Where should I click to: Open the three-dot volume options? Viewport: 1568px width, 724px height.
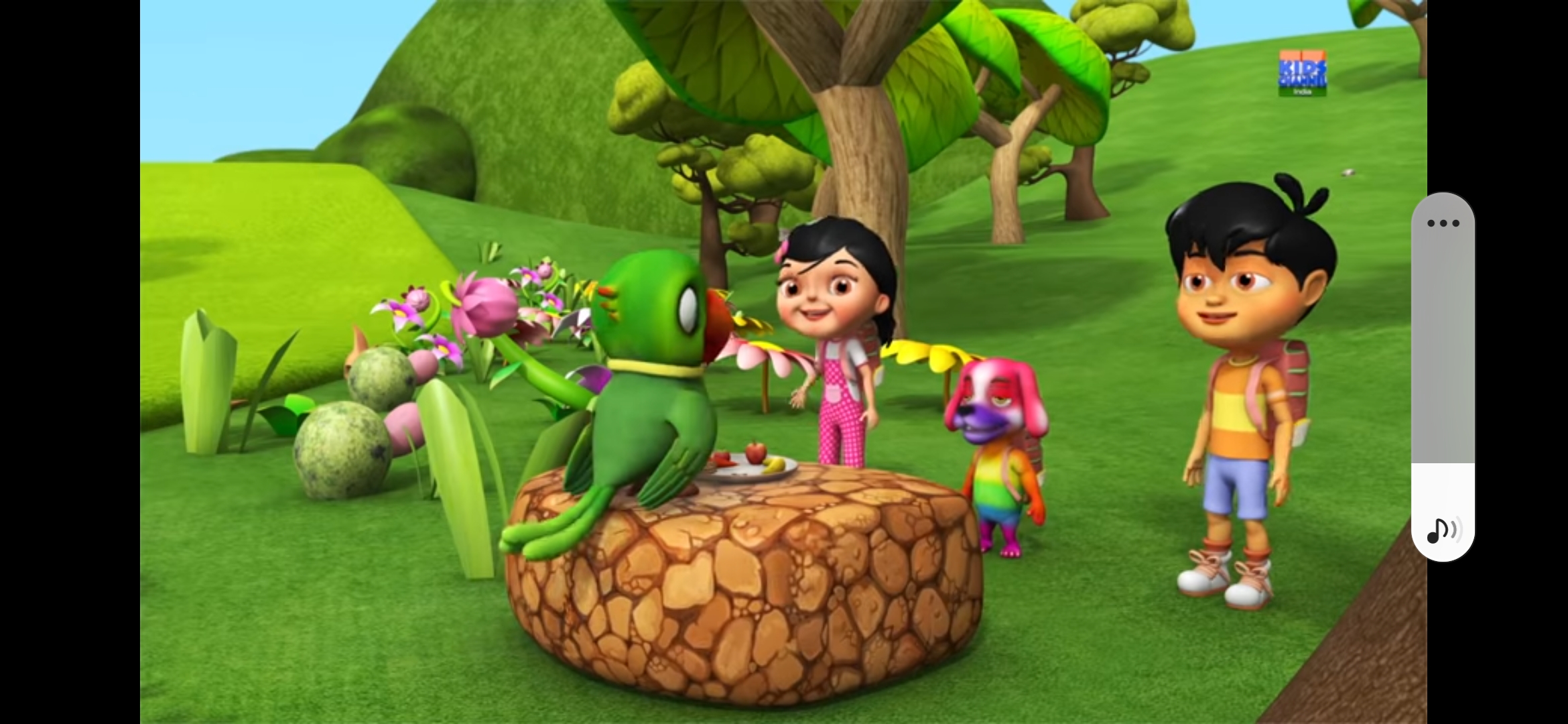pyautogui.click(x=1443, y=223)
